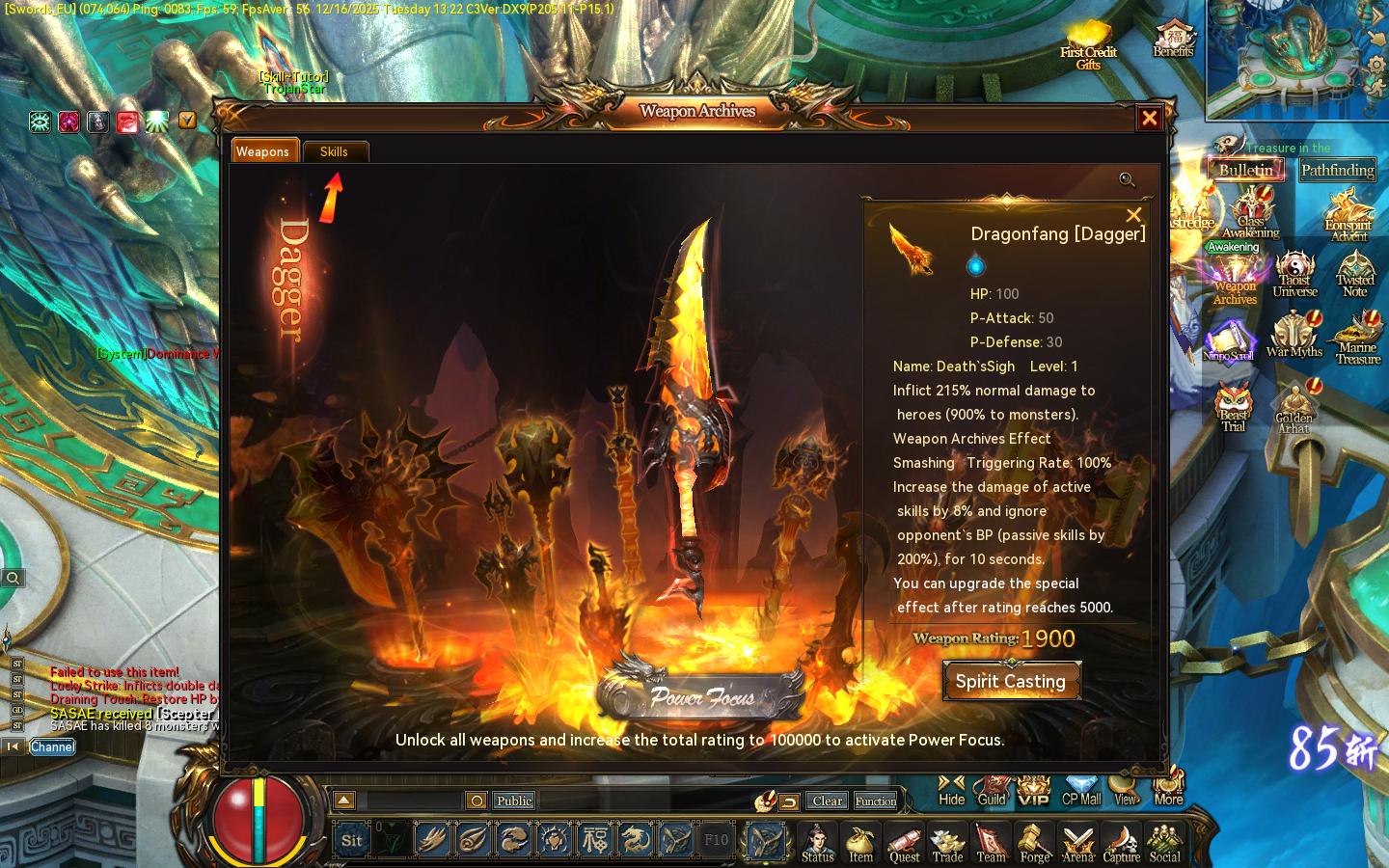
Task: Open First Credit Gifts
Action: 1088,45
